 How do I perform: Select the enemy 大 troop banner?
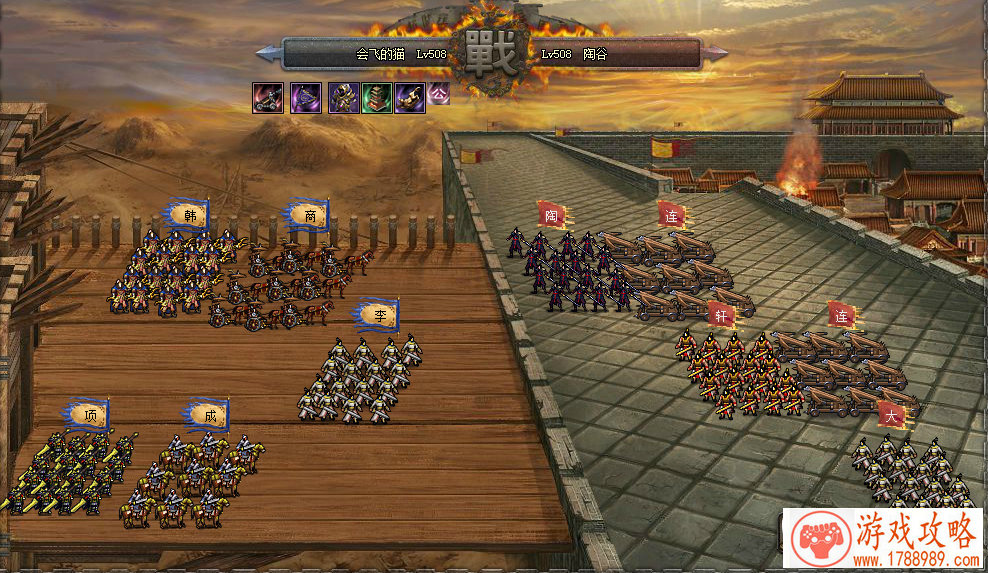891,415
